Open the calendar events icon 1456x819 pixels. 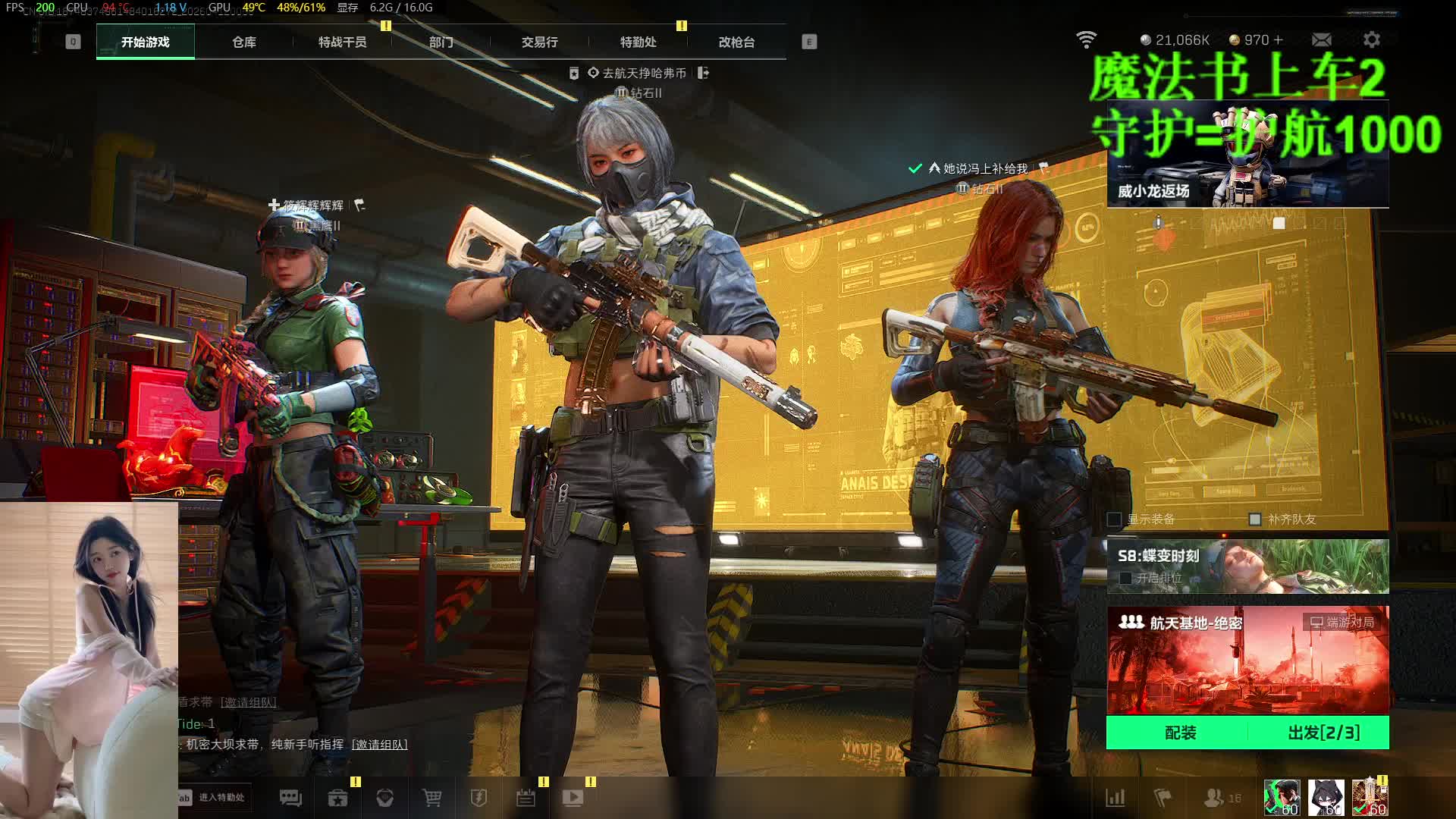526,798
